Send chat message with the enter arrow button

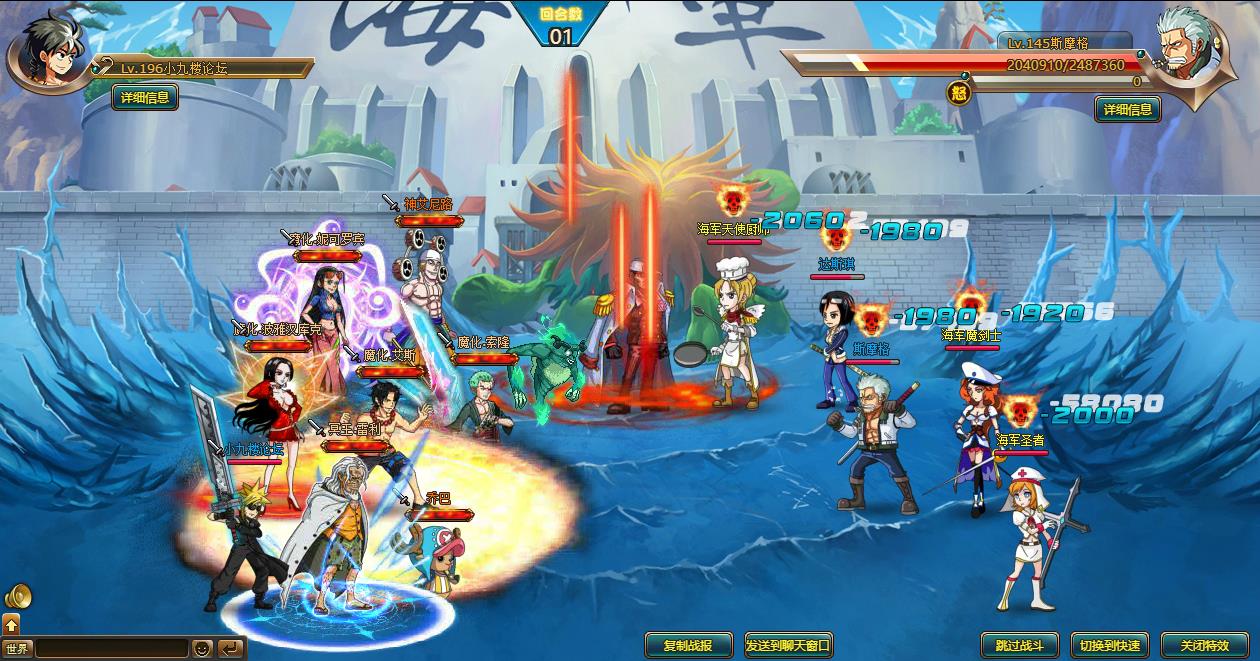click(230, 648)
